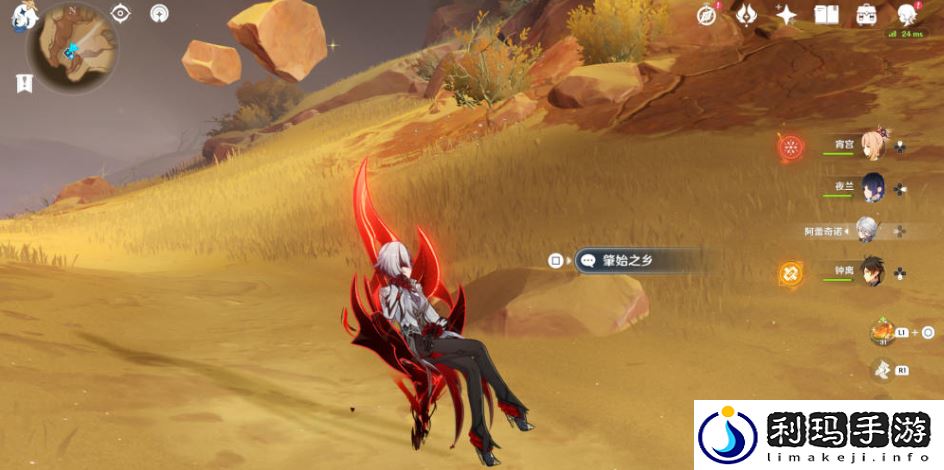Open the wish star icon

click(787, 14)
